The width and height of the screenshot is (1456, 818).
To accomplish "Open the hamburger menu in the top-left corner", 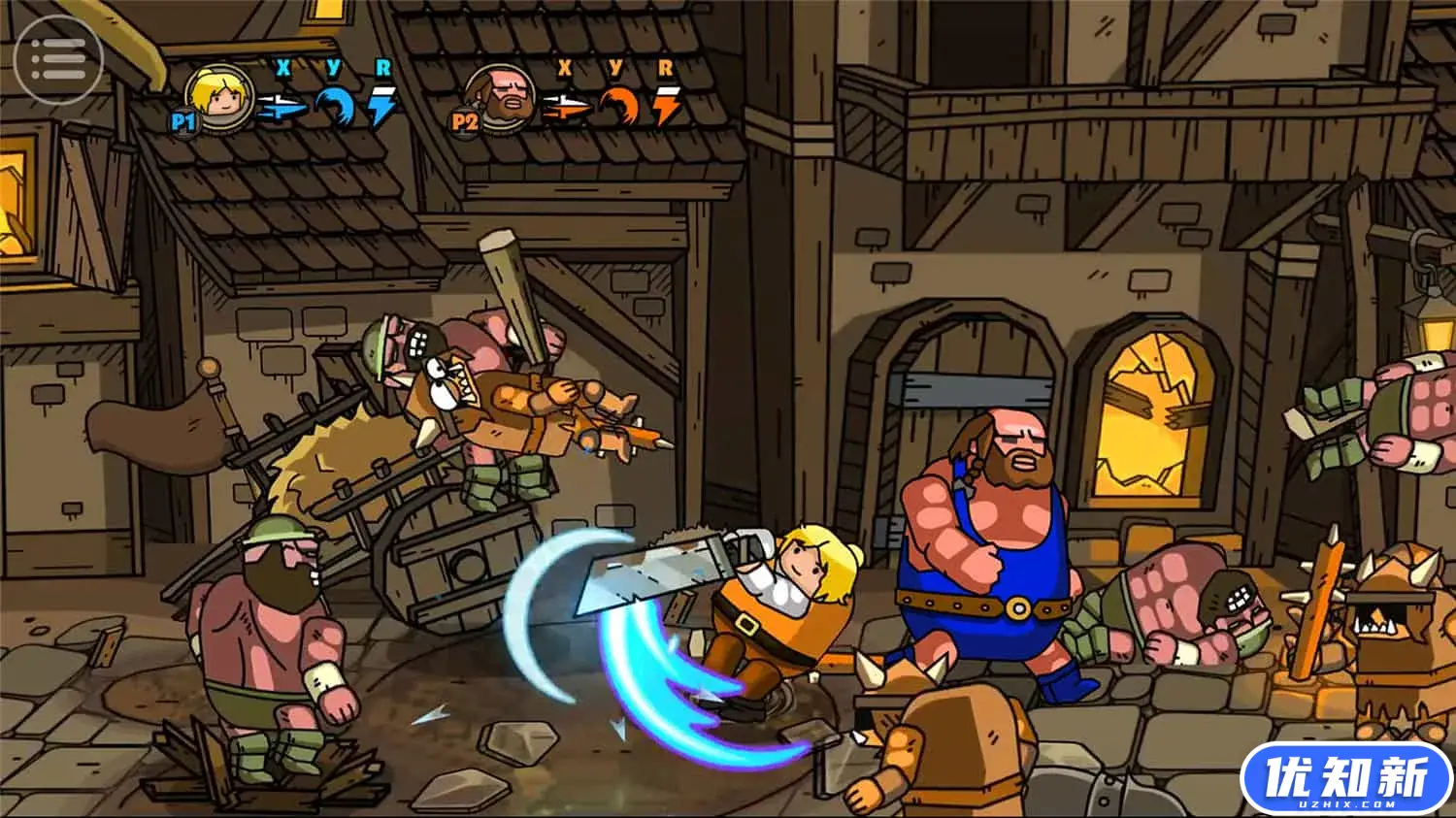I will [x=60, y=58].
